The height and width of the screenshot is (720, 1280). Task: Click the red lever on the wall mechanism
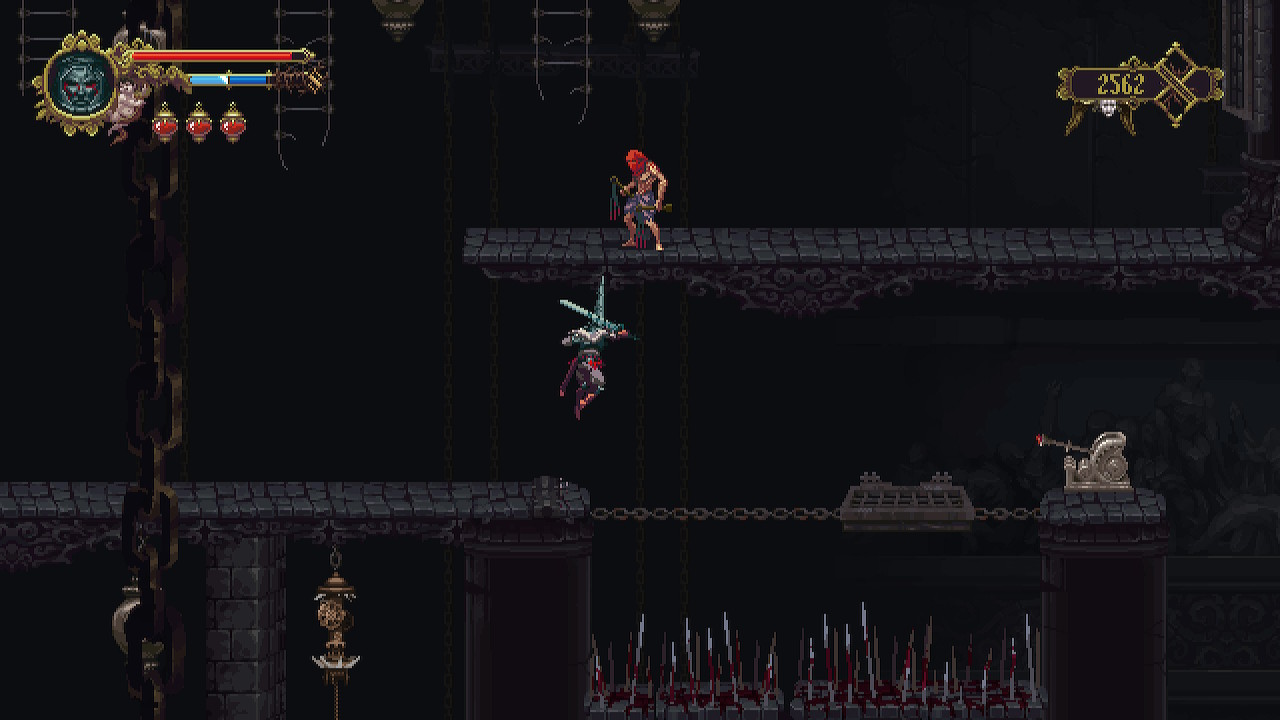pos(1037,438)
